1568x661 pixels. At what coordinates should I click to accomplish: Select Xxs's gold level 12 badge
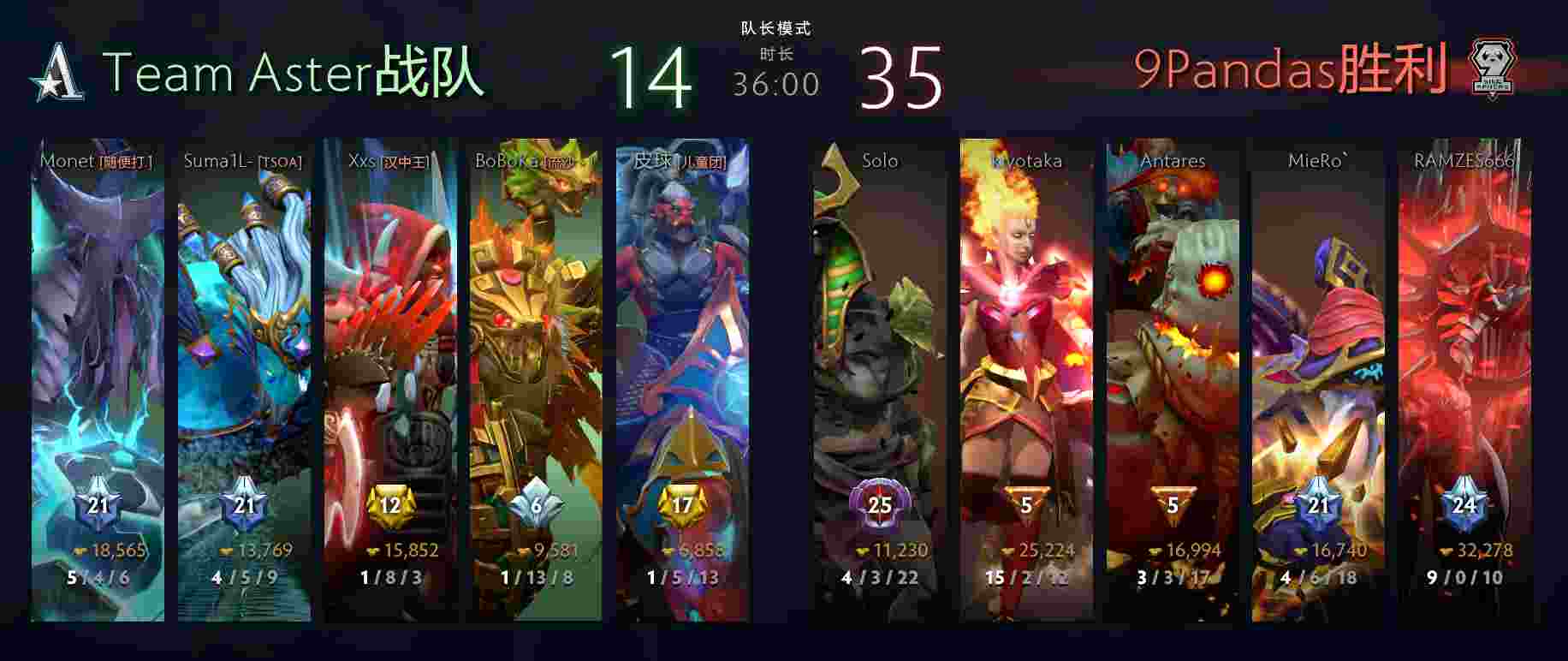pyautogui.click(x=390, y=504)
